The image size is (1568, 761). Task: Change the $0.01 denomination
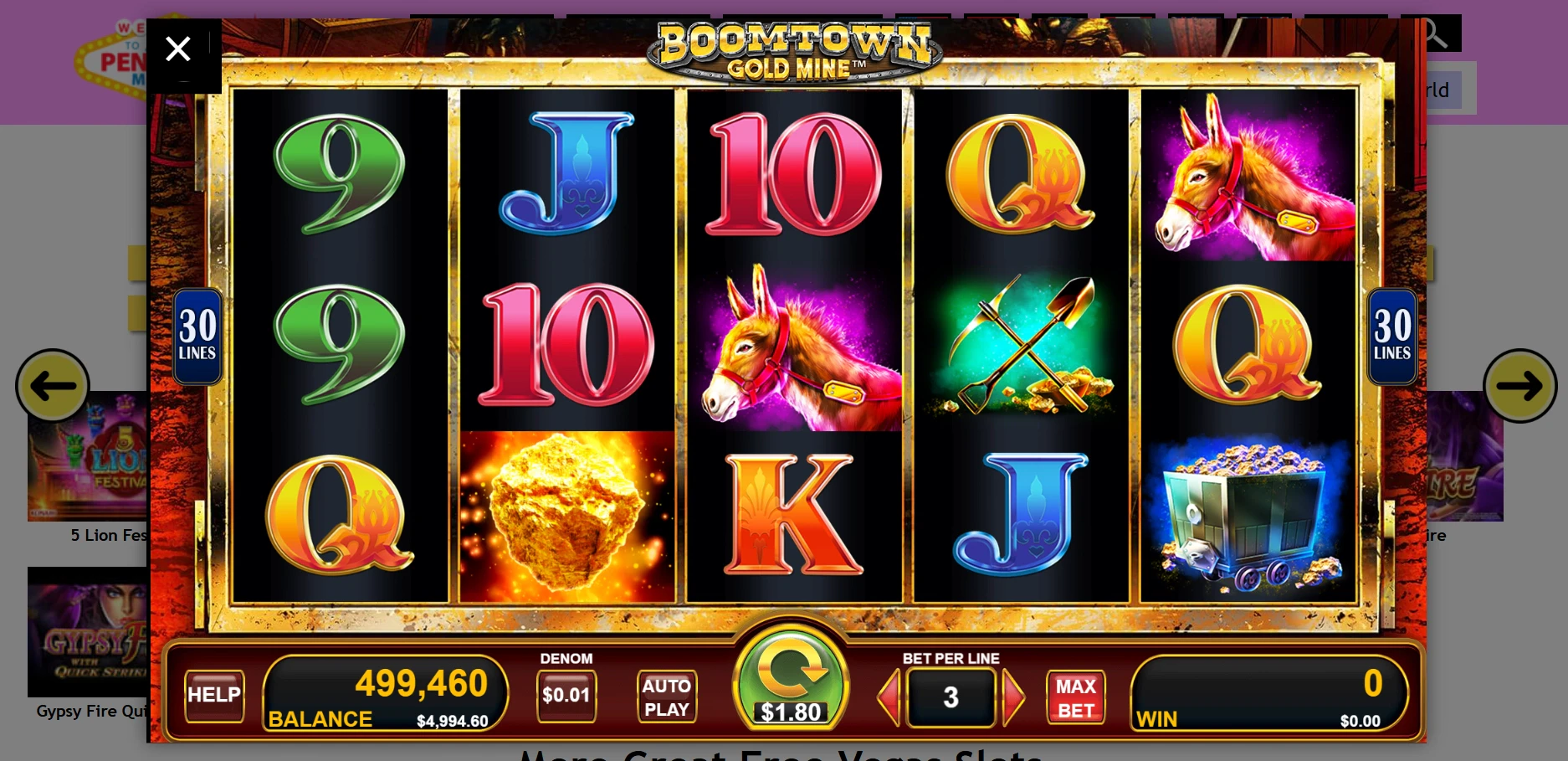[x=566, y=695]
